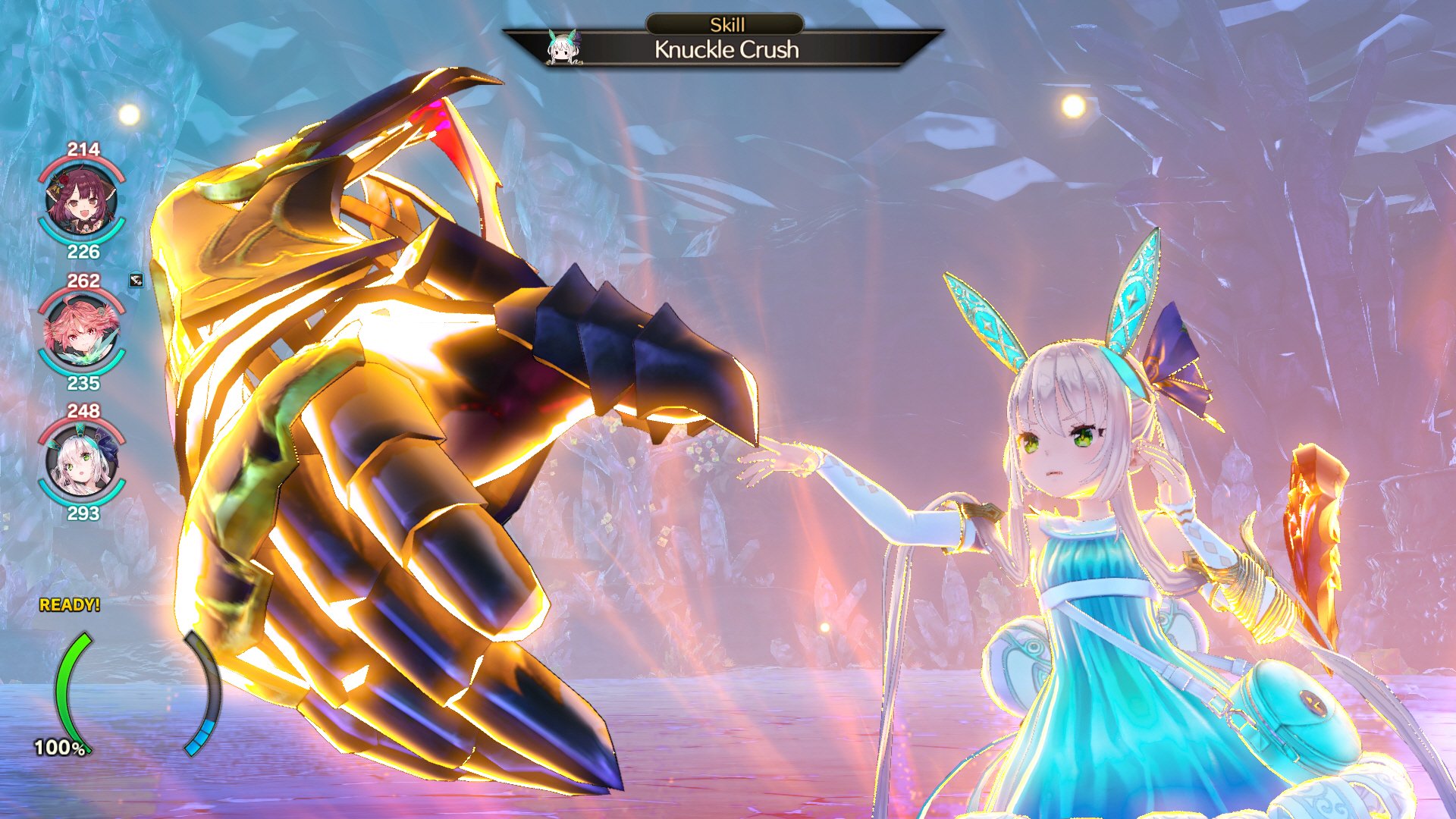
Task: Click the chibi character icon on the skill banner
Action: (565, 51)
